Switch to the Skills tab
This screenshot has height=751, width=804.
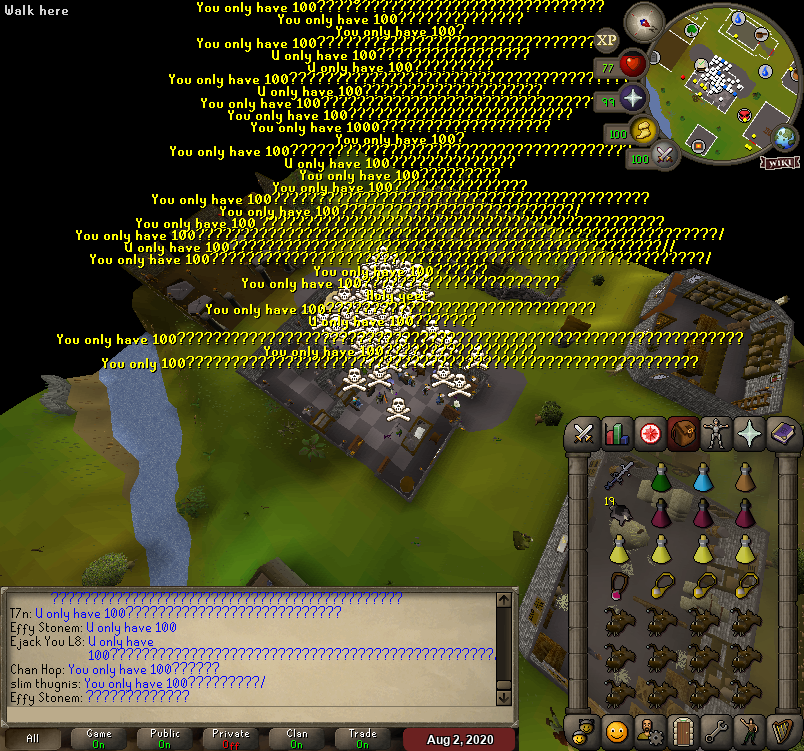[617, 432]
